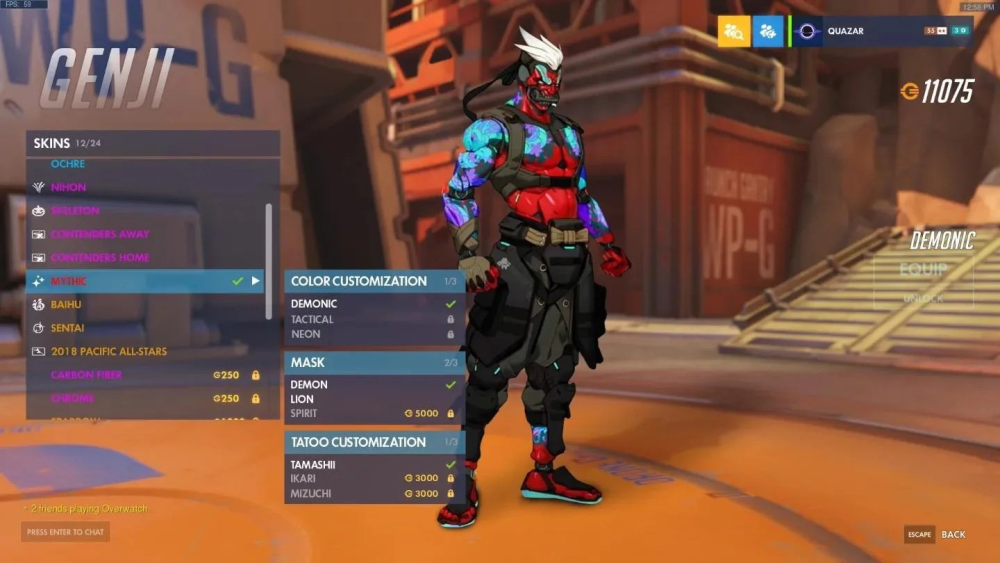Choose the Tactical color option

click(313, 320)
